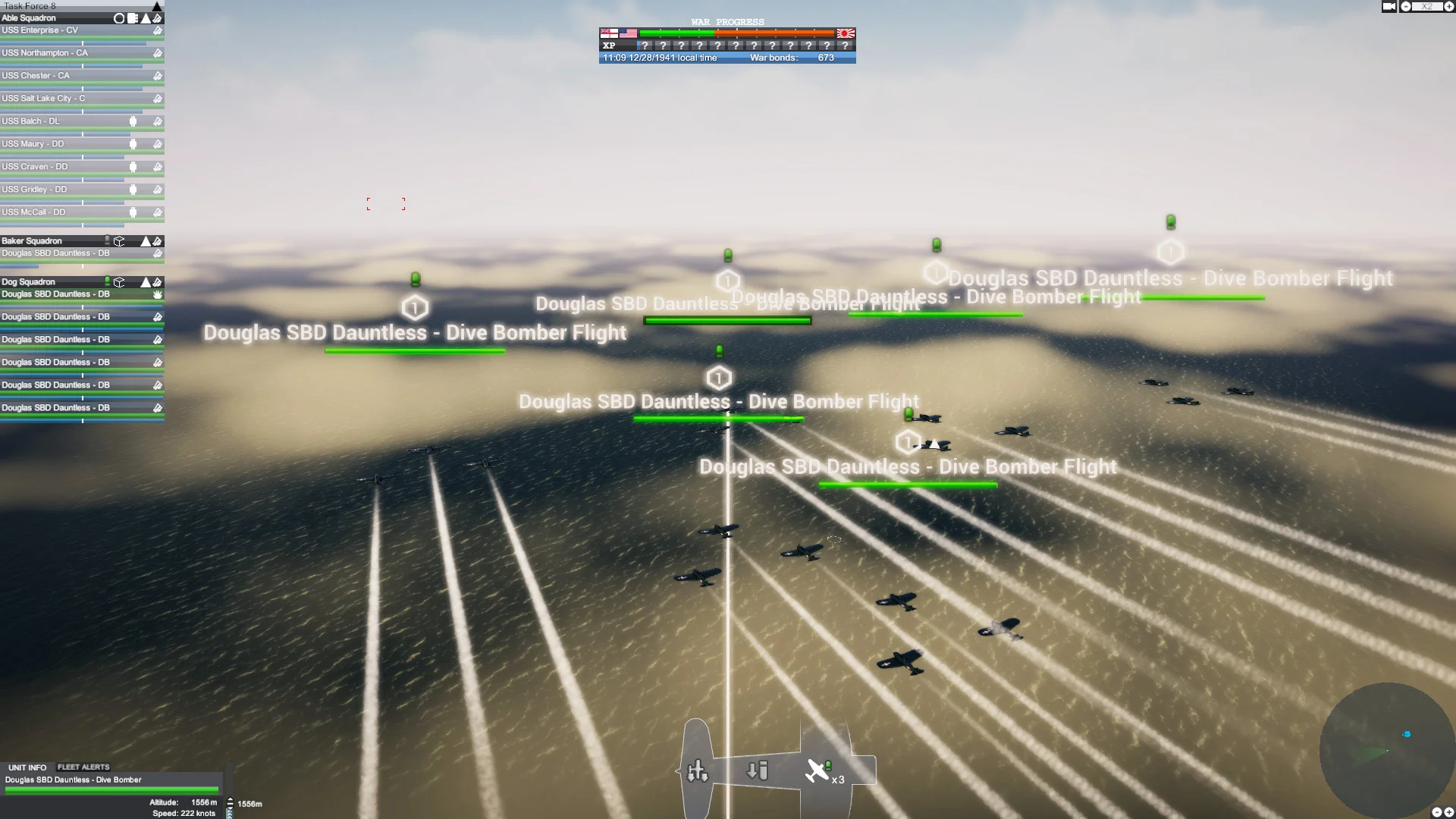Click the circle icon on the Able Squadron header
Screen dimensions: 1456x819
point(119,18)
